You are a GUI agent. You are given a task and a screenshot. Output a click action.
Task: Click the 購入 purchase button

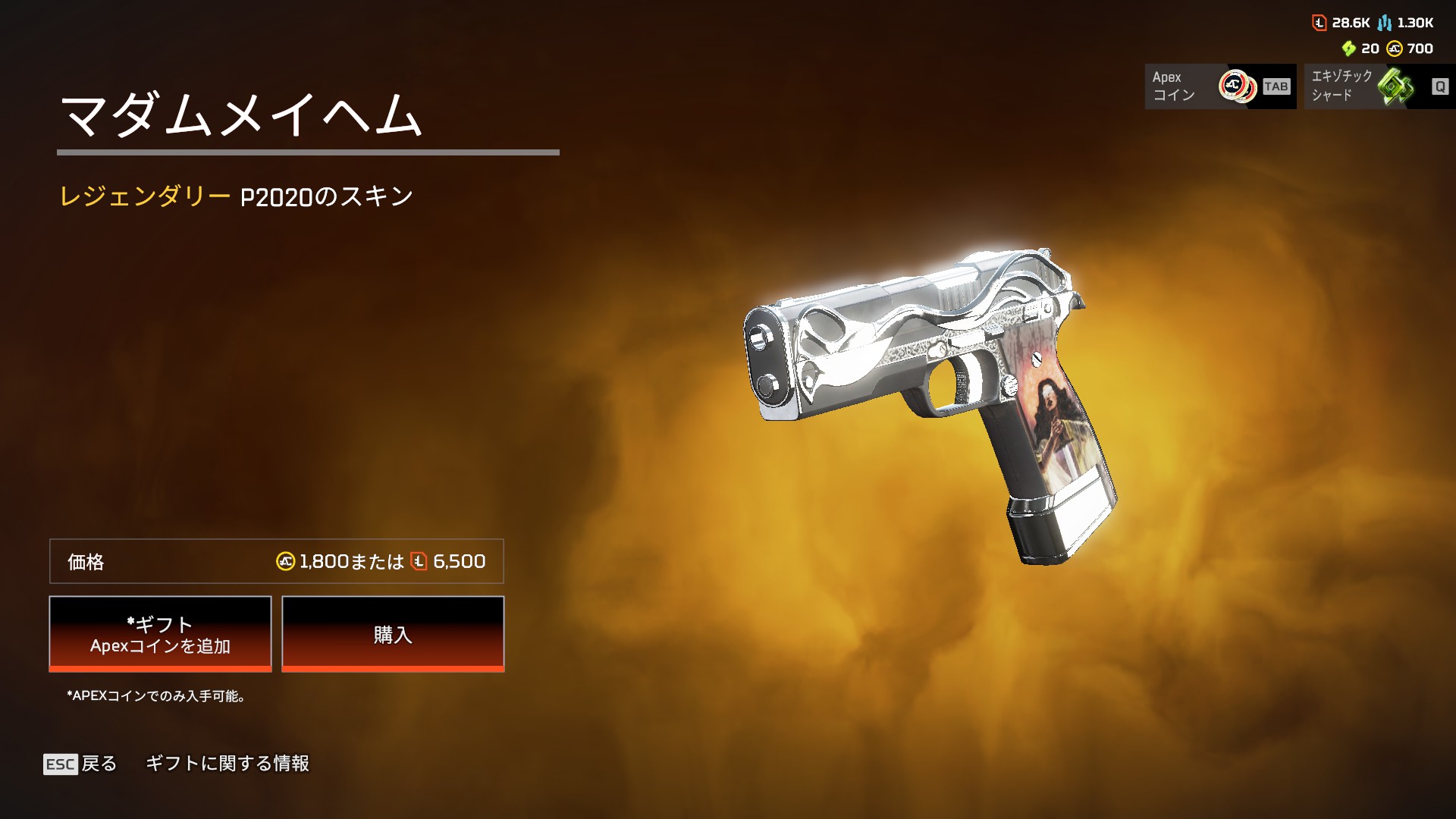tap(393, 634)
